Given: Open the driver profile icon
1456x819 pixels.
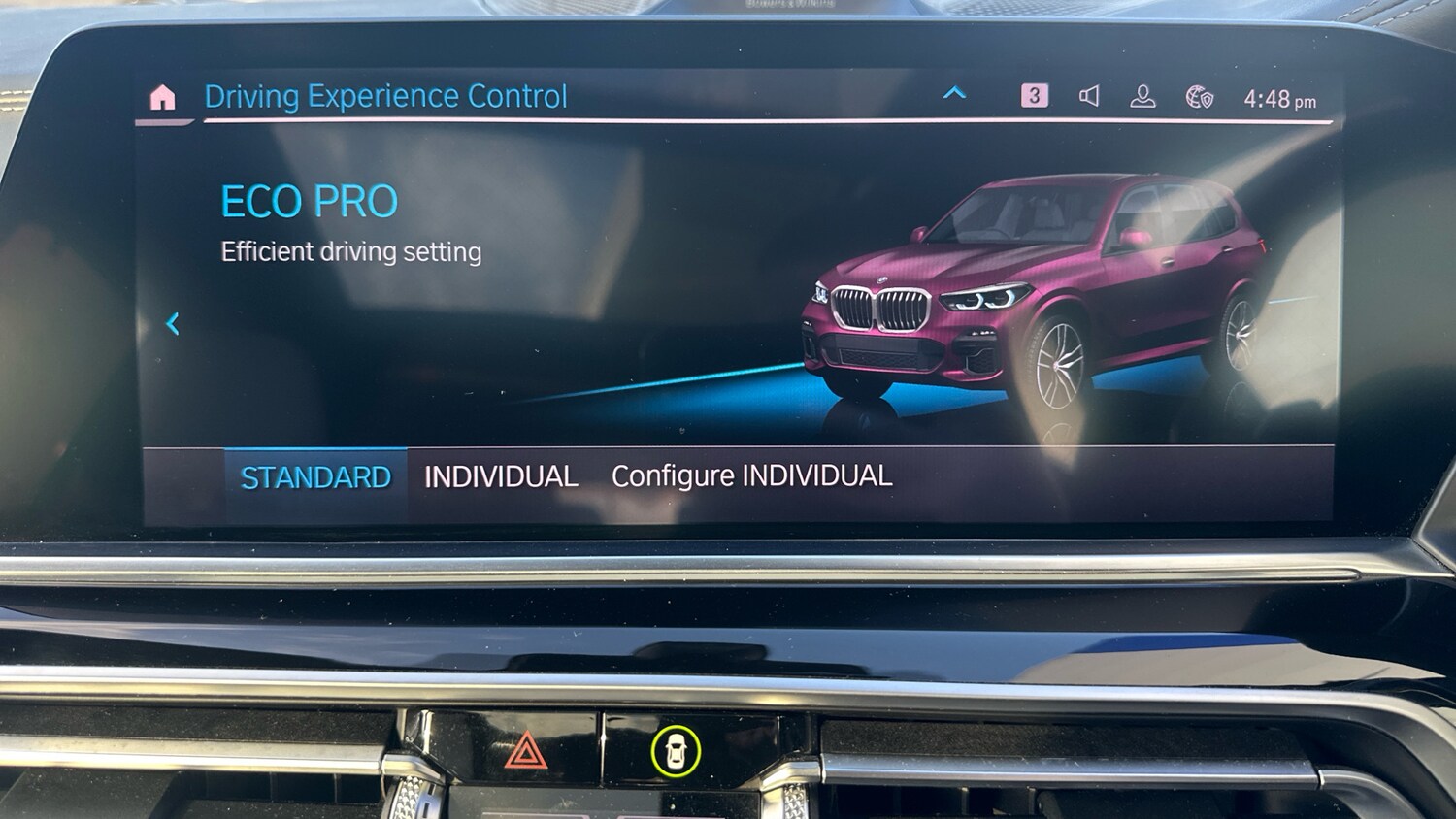Looking at the screenshot, I should point(1142,96).
